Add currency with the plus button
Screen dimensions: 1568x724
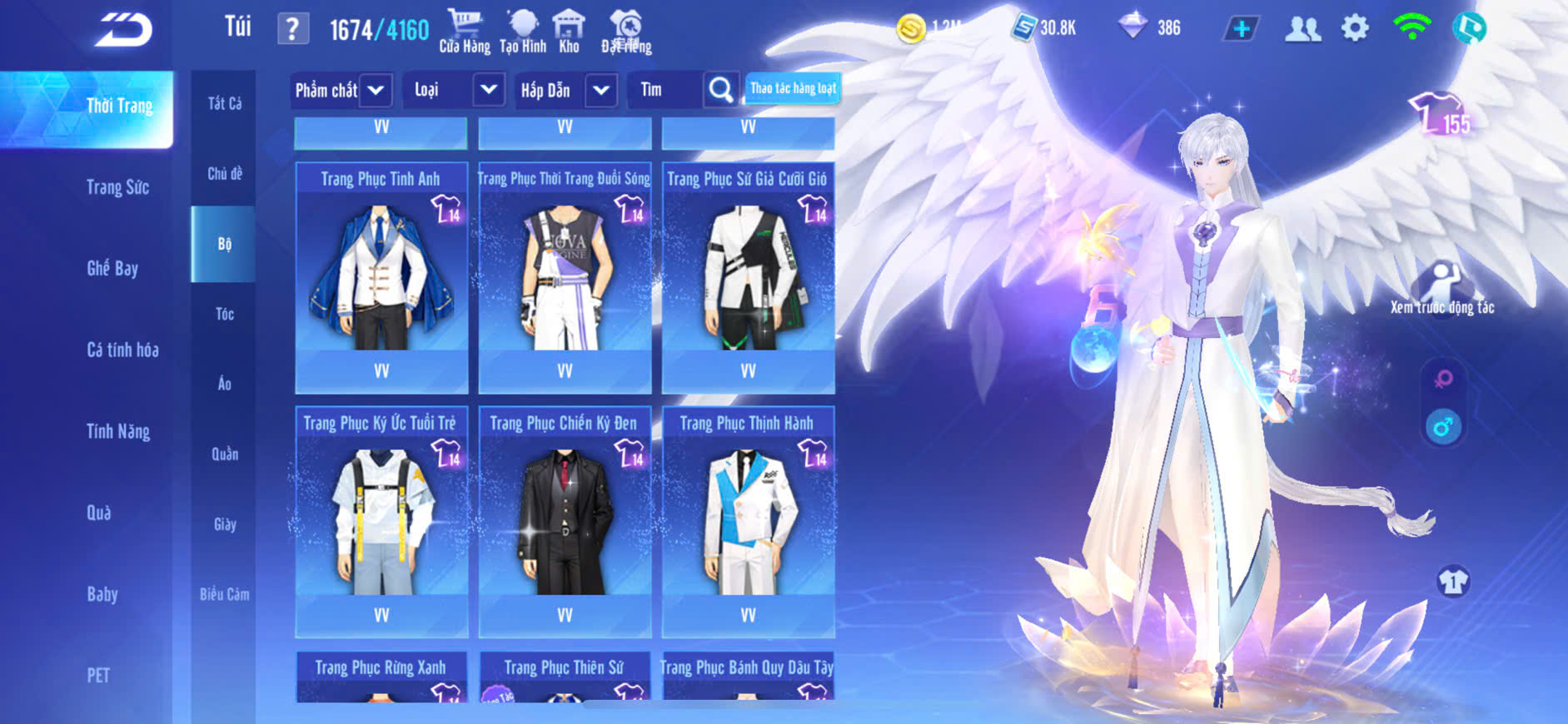coord(1241,29)
